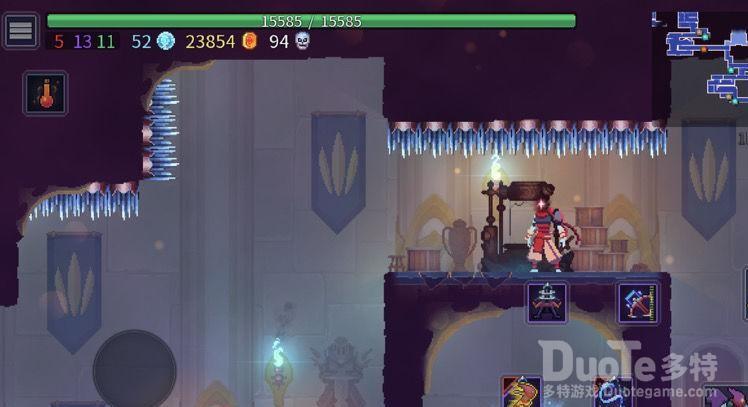Deploy the turret skill
Screen dimensions: 748x407
coord(547,302)
